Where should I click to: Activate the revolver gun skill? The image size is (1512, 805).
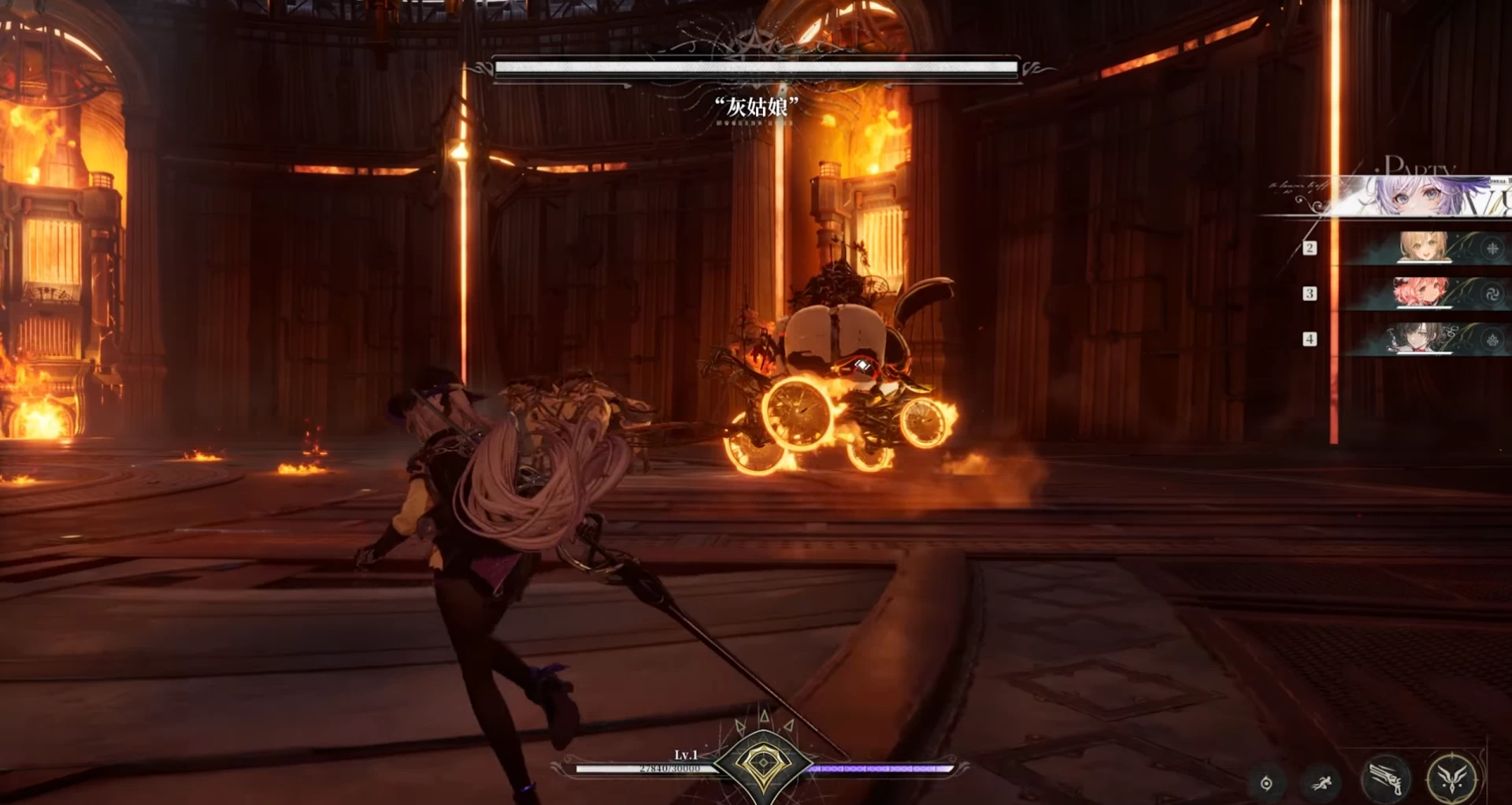(1387, 779)
